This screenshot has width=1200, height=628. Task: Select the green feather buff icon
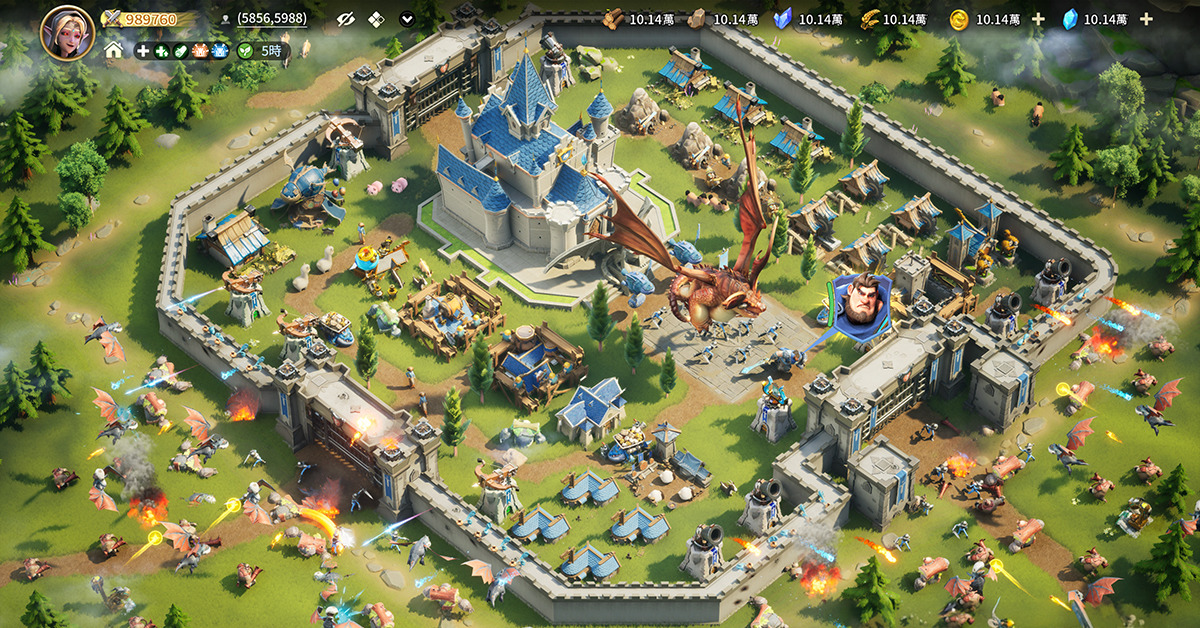(x=180, y=50)
